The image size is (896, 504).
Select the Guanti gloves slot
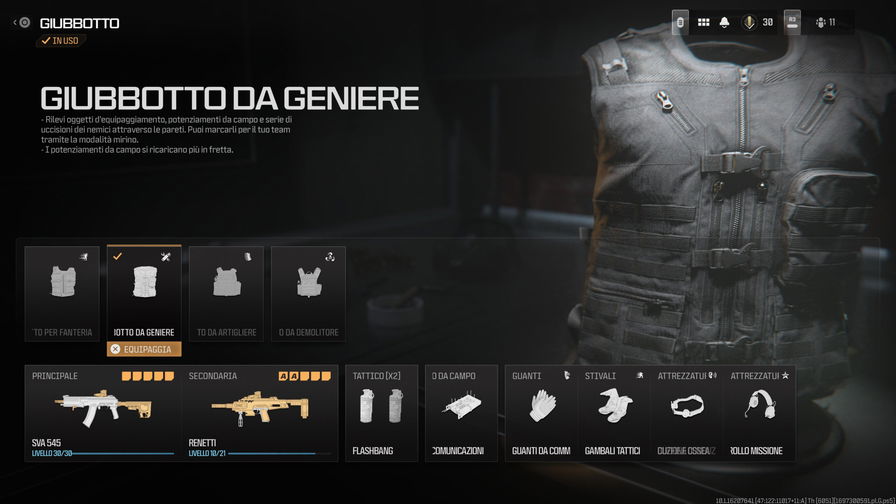(540, 413)
